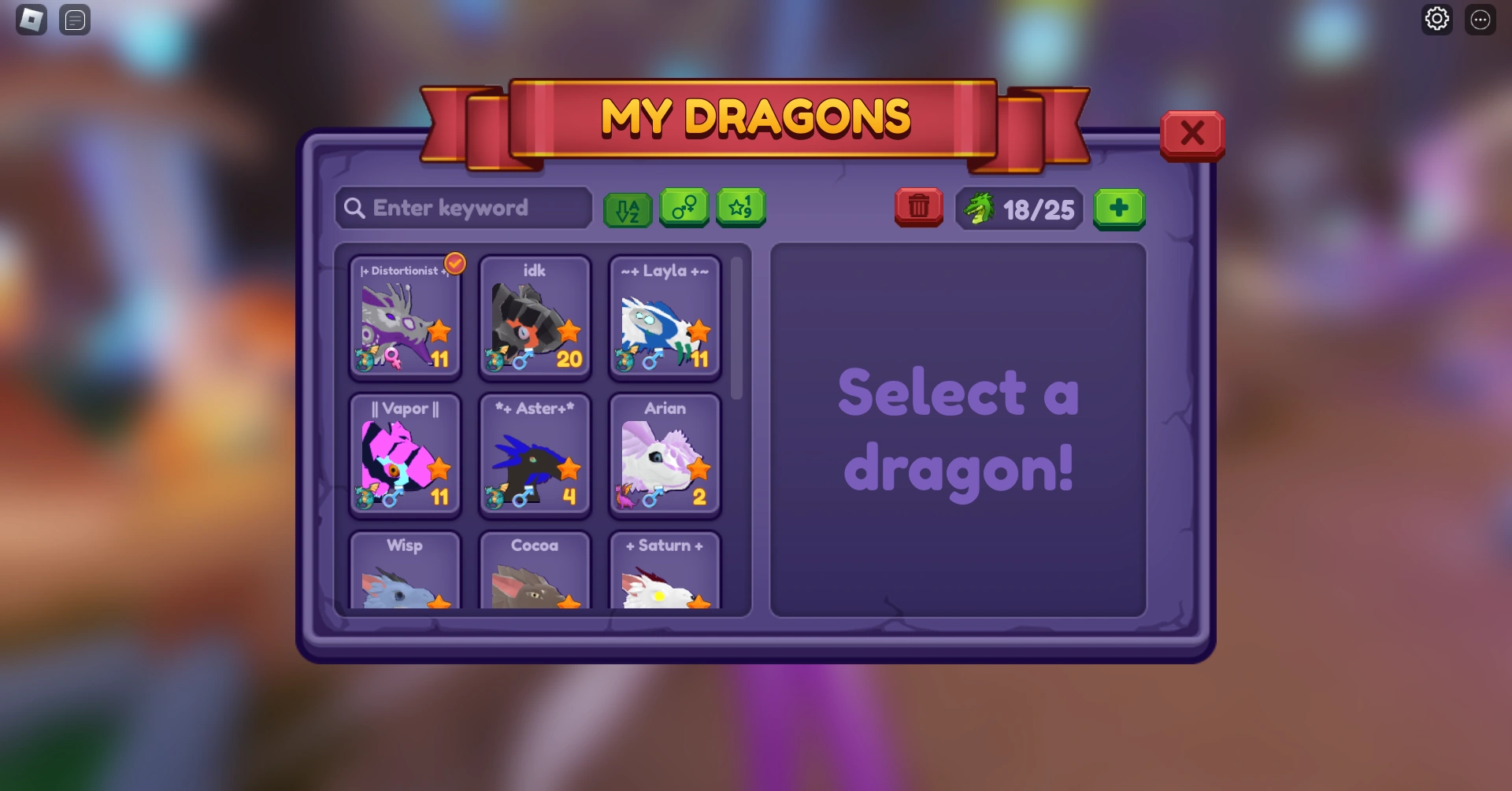
Task: Click the alphabetical sort icon
Action: 628,208
